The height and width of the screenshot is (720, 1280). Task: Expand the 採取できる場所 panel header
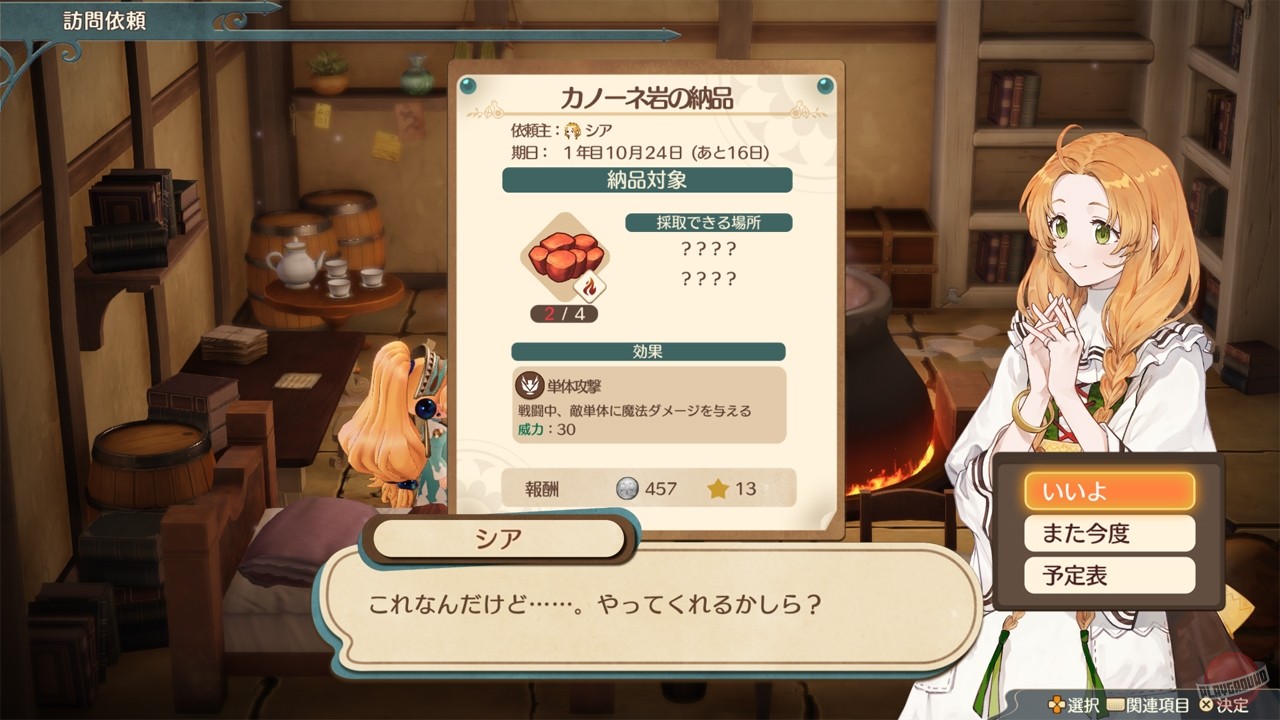tap(708, 222)
